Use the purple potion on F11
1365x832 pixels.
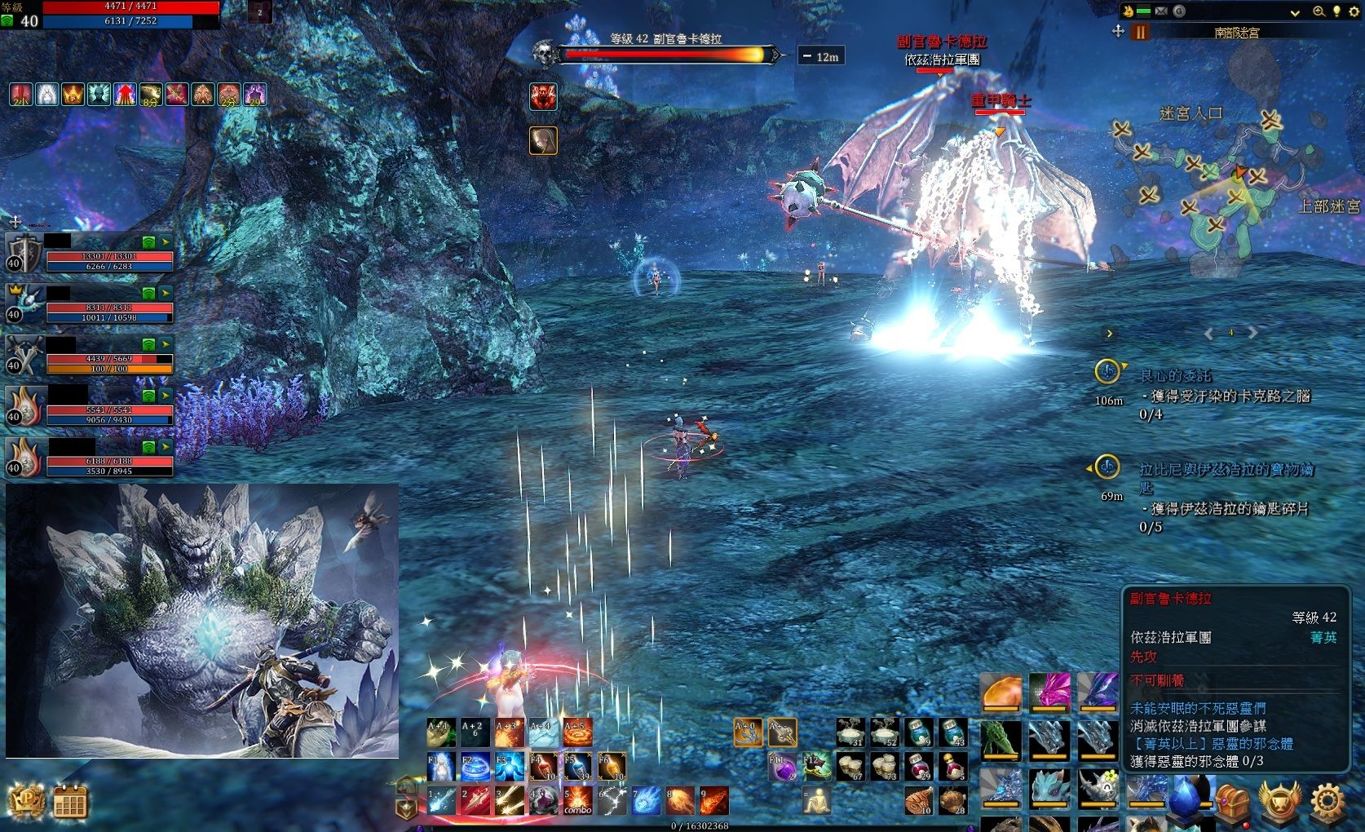tap(783, 768)
